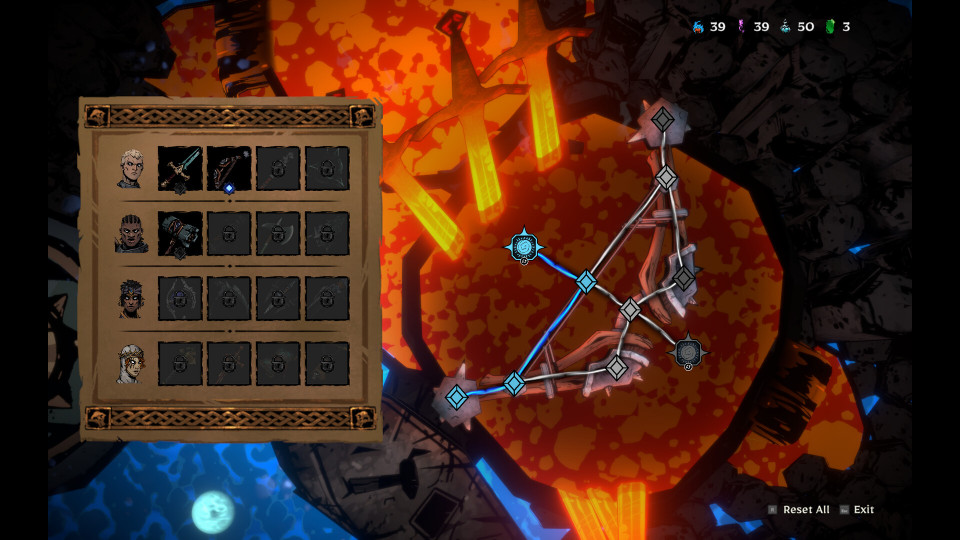
Task: Select the bow weapon slot
Action: [229, 168]
